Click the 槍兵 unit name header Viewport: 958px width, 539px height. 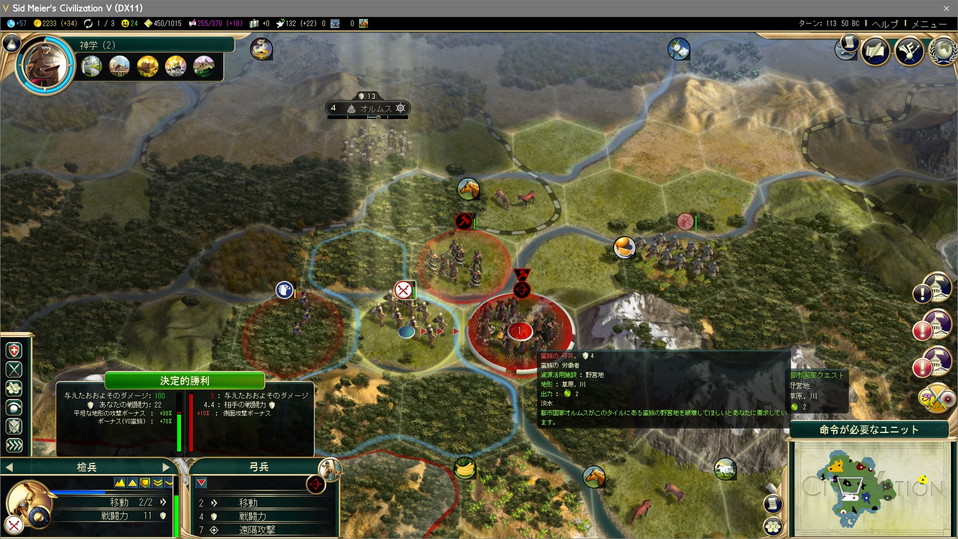(87, 467)
